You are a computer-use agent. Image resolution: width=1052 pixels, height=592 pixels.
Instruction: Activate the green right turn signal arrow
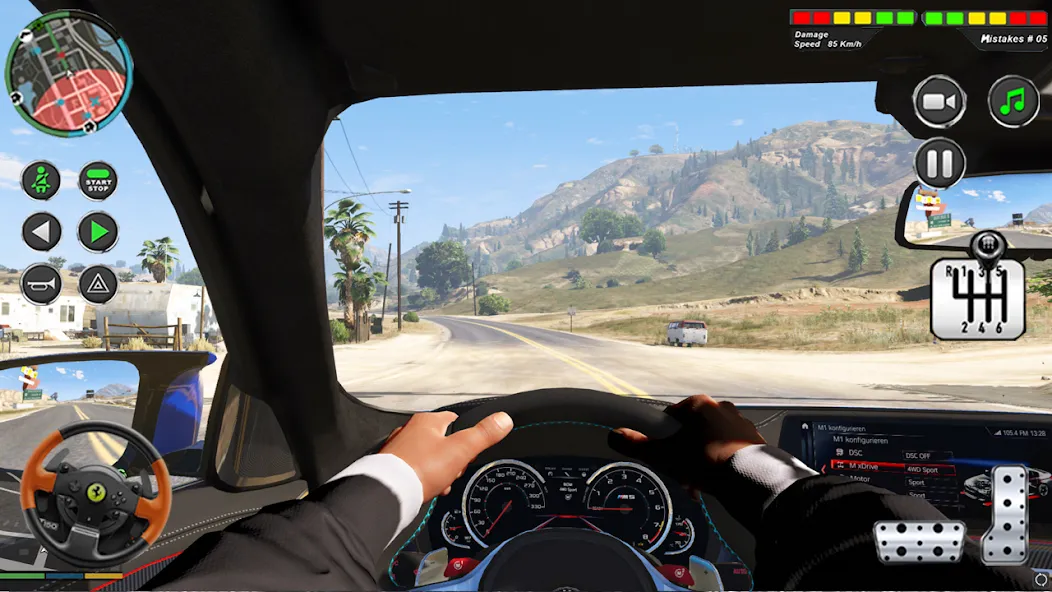tap(98, 232)
